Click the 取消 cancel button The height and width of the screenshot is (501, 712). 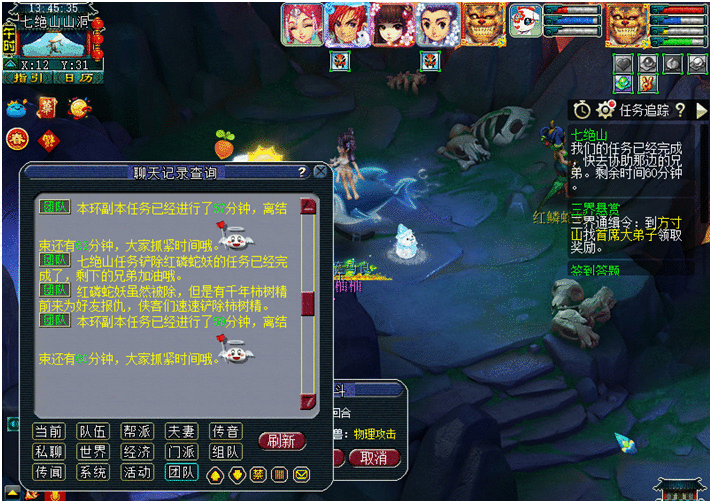(x=373, y=457)
